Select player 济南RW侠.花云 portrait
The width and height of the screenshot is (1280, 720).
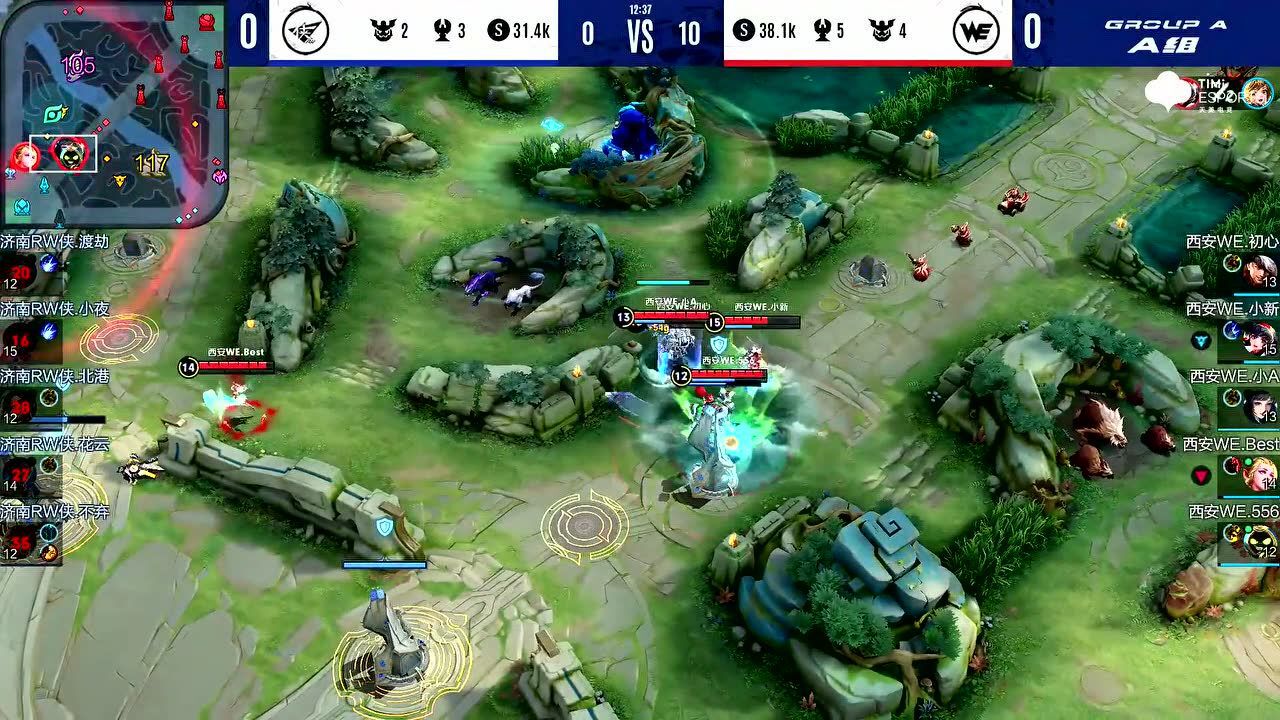coord(21,473)
